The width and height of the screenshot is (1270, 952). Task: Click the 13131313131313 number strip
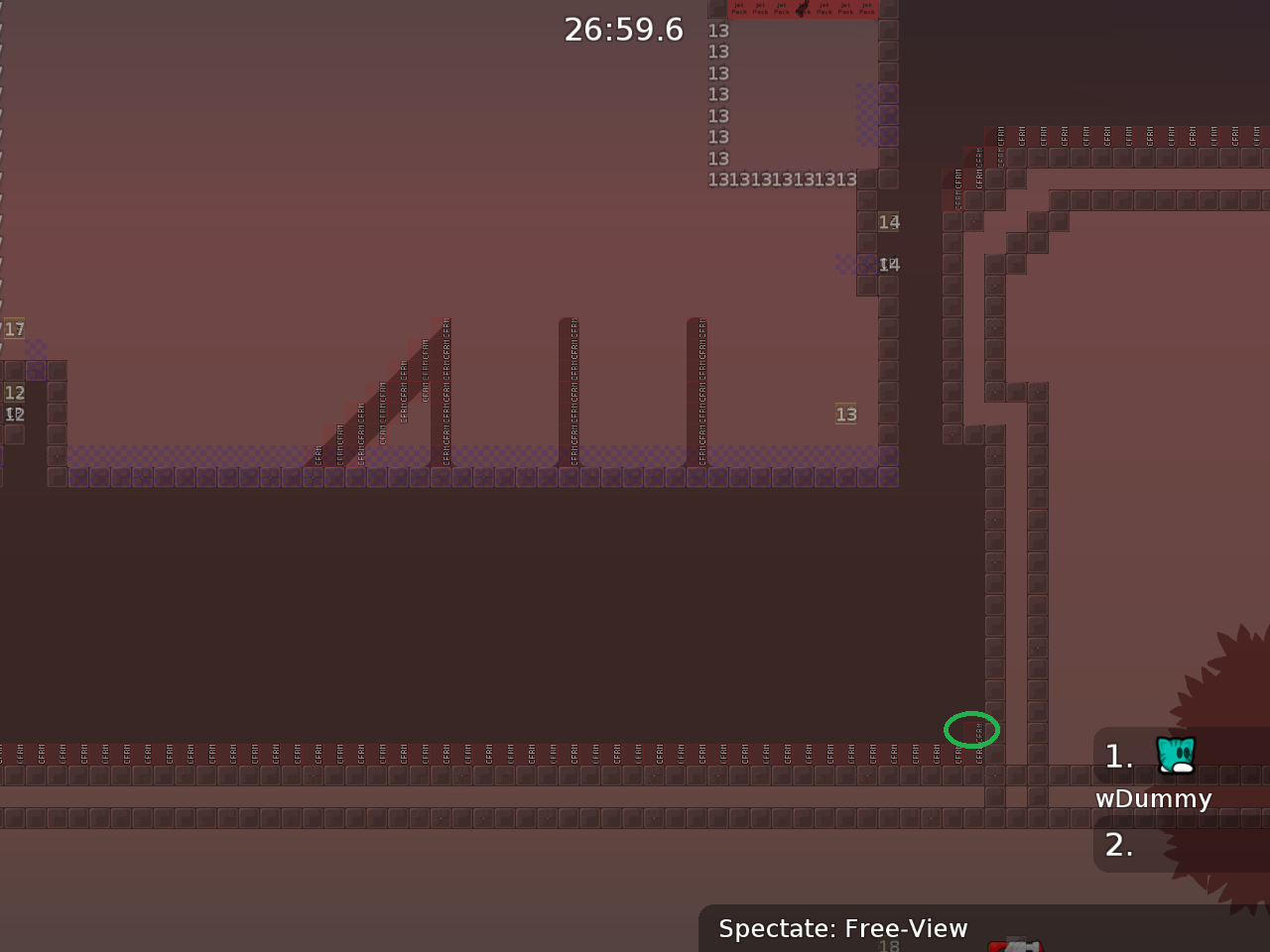click(782, 179)
